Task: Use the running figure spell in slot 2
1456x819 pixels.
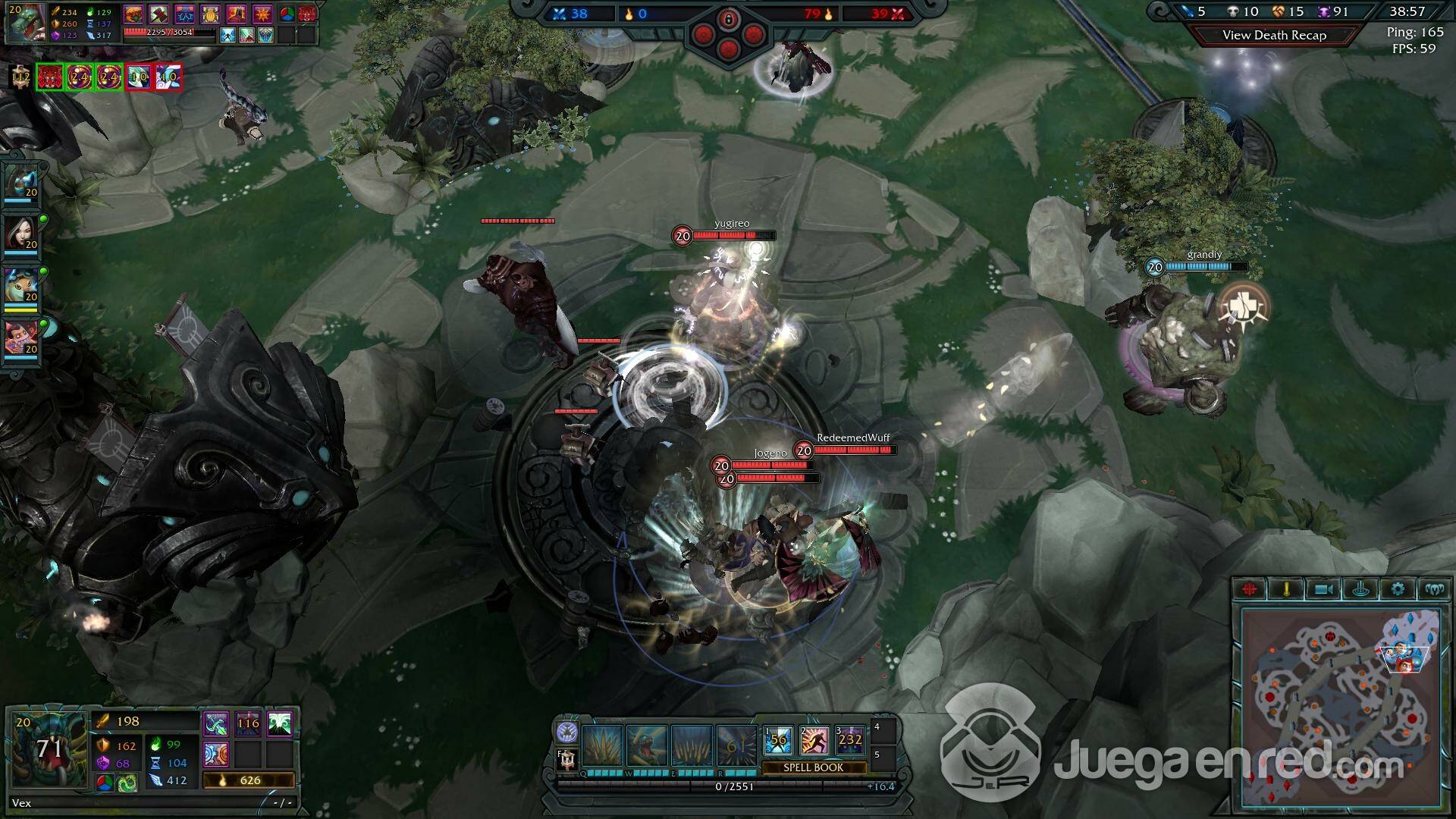Action: tap(814, 740)
